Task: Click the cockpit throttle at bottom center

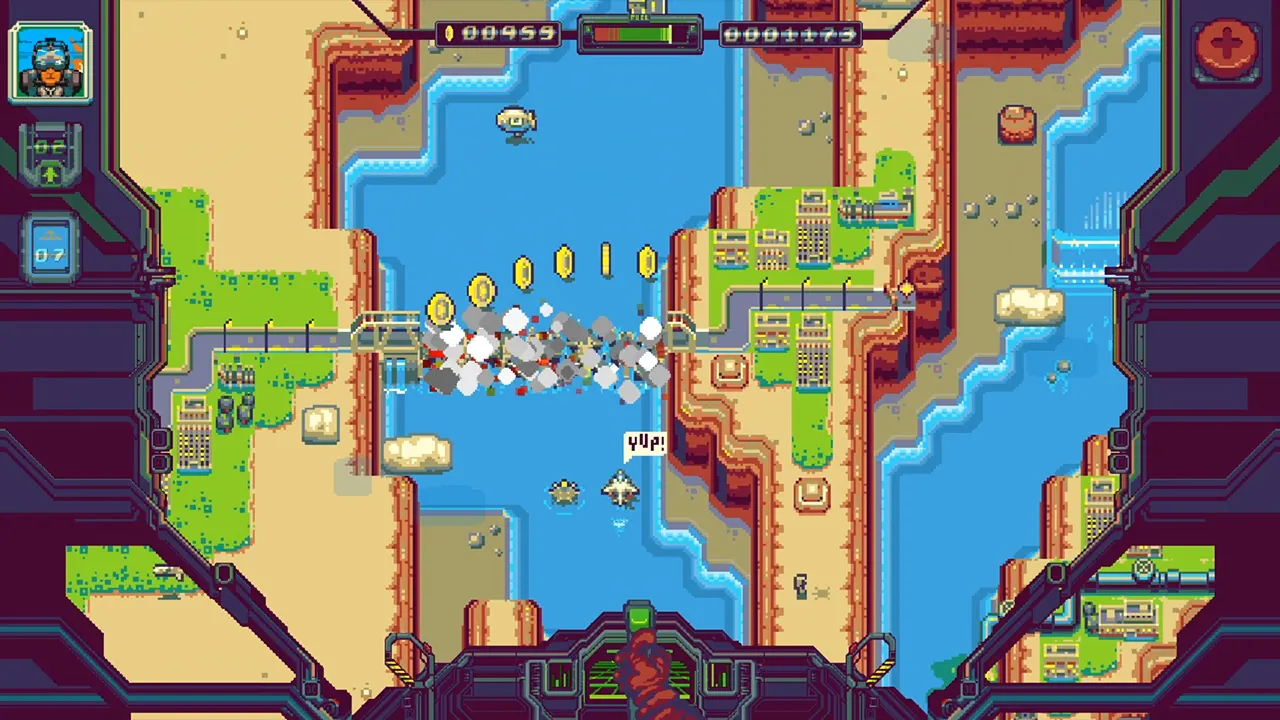Action: (x=640, y=625)
